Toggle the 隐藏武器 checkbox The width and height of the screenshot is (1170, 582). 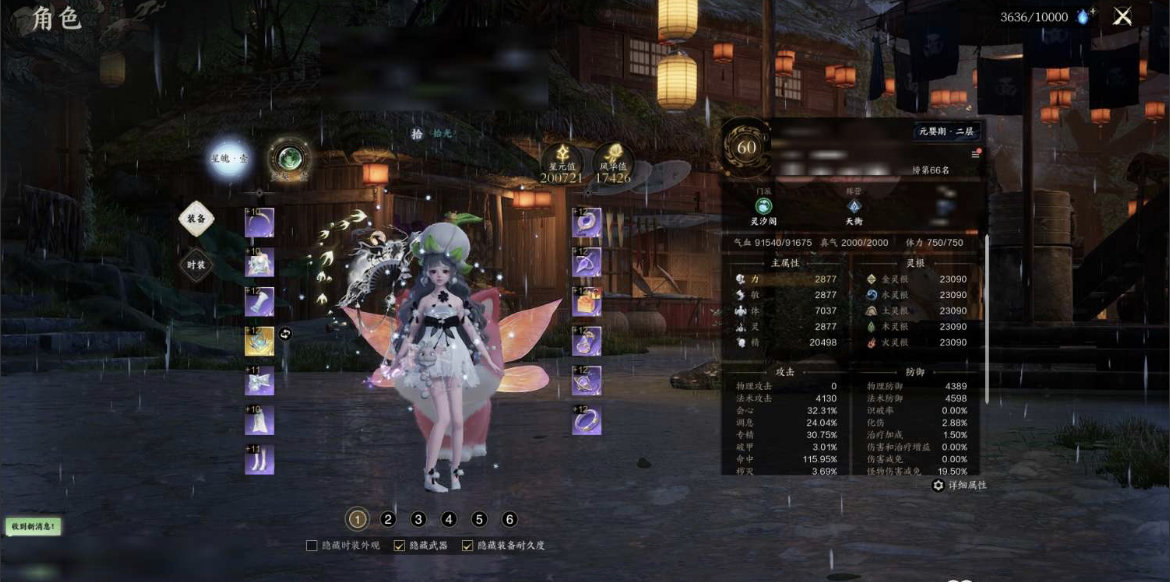pos(400,545)
